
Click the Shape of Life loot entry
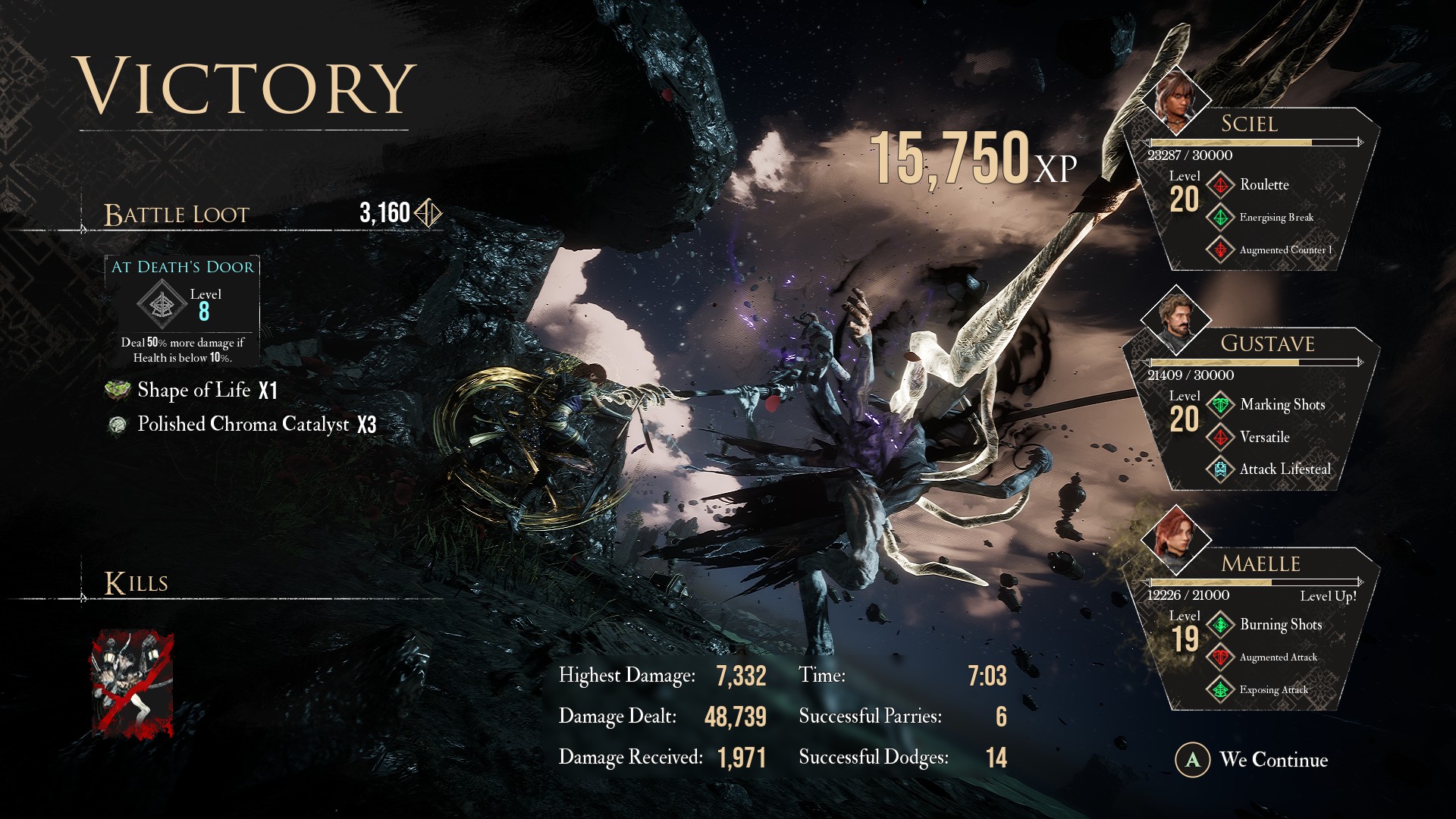[x=194, y=391]
